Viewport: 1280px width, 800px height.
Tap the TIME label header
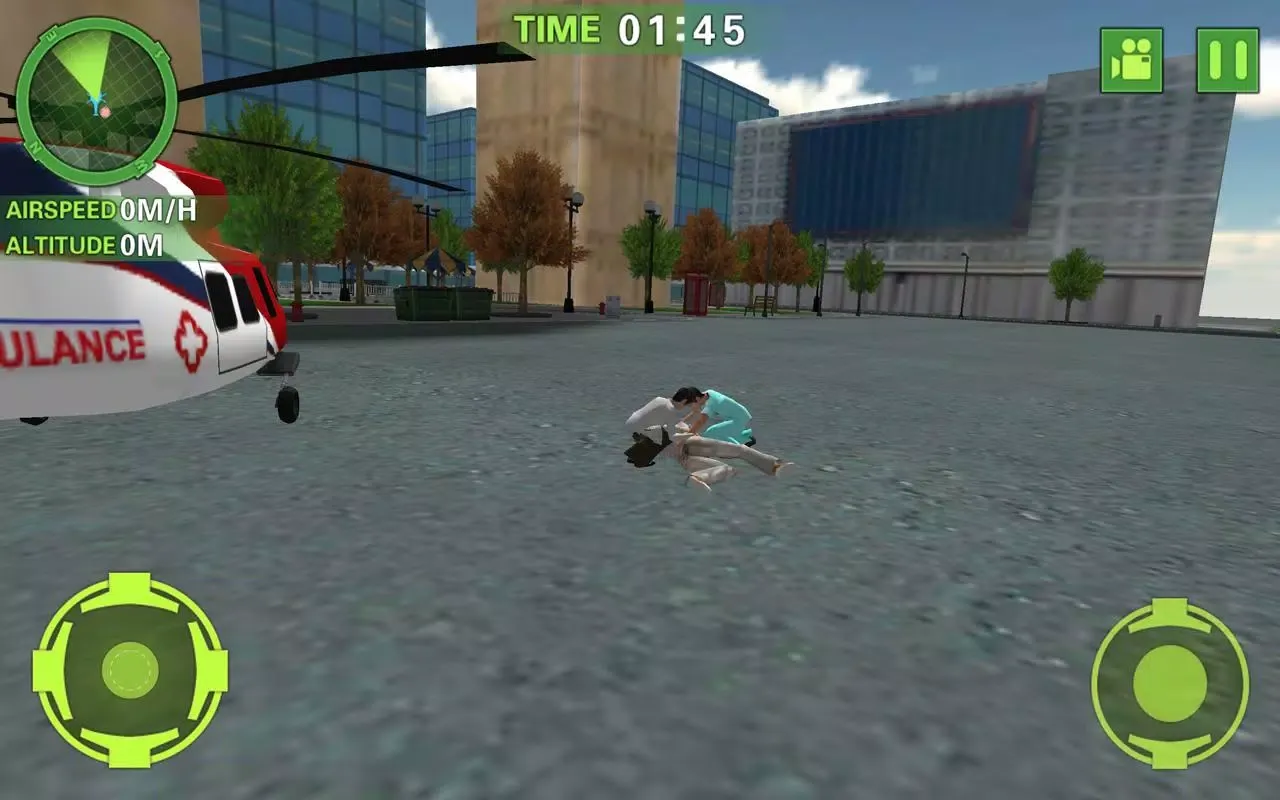pyautogui.click(x=556, y=28)
